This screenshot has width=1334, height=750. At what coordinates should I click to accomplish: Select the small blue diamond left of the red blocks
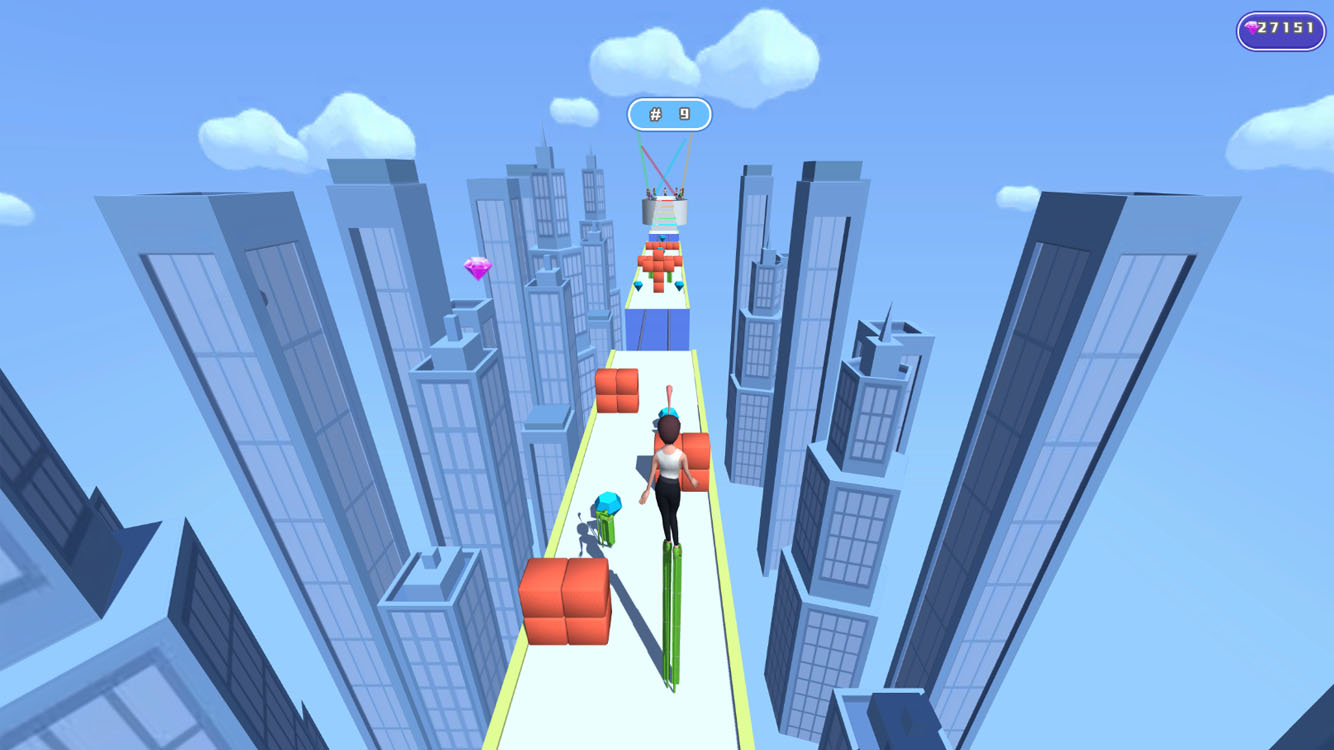pyautogui.click(x=638, y=285)
